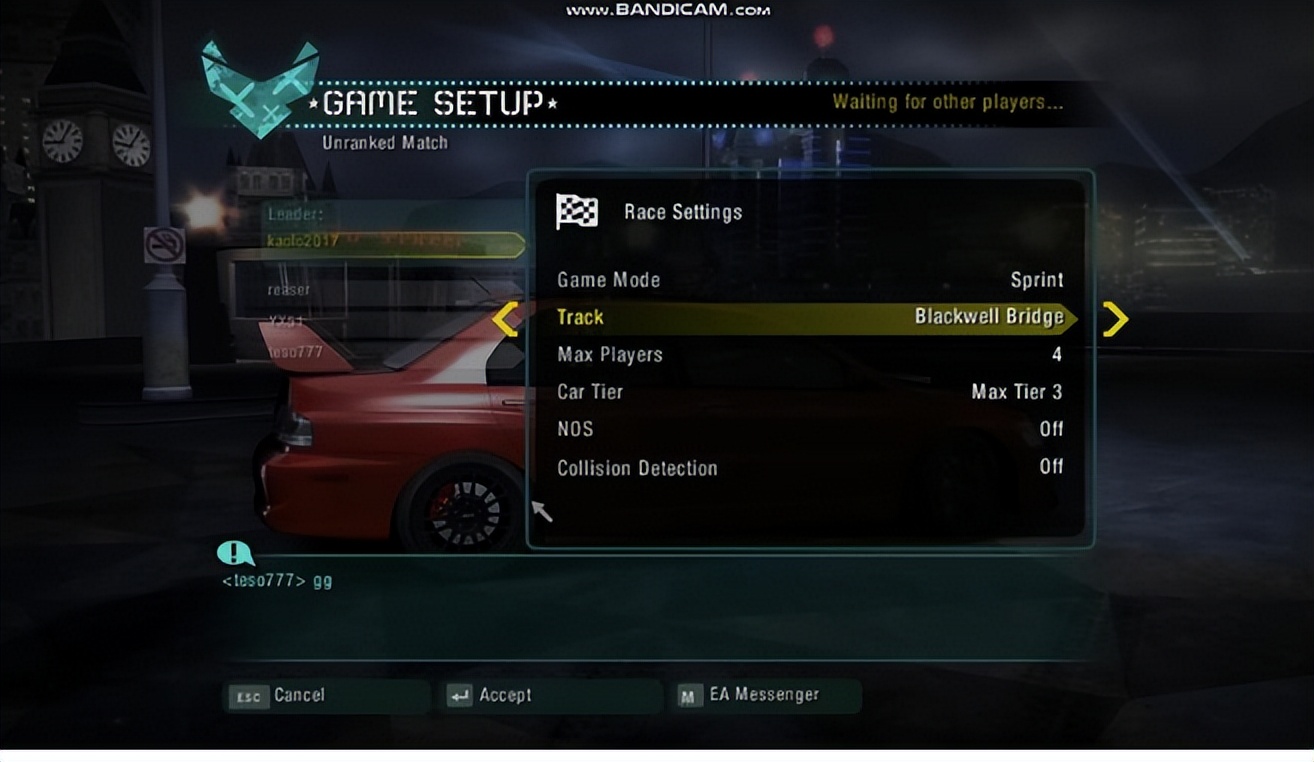The image size is (1314, 762).
Task: Select the Collision Detection setting row
Action: tap(809, 467)
